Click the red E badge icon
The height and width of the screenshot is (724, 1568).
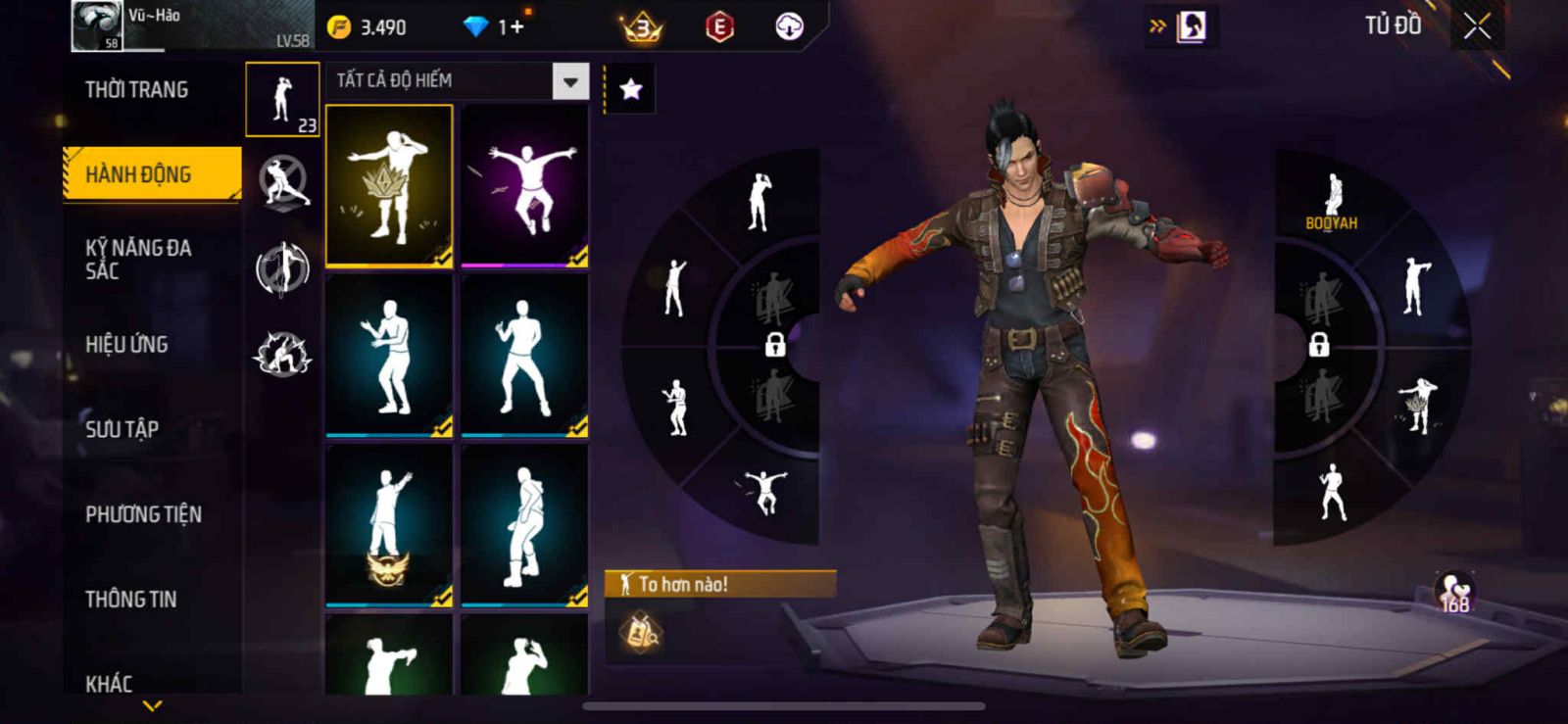[719, 27]
